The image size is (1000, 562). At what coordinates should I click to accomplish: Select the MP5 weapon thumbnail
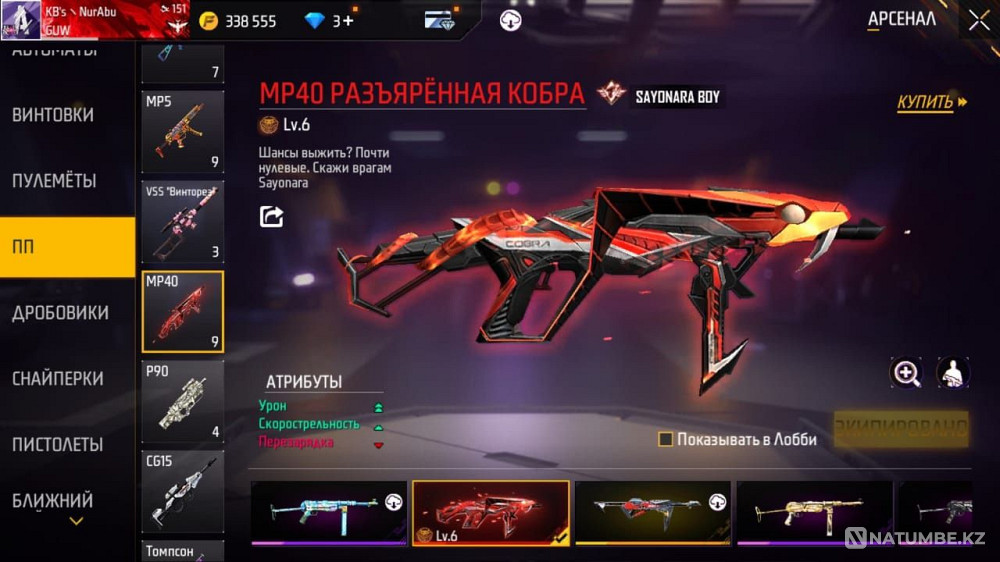coord(182,132)
